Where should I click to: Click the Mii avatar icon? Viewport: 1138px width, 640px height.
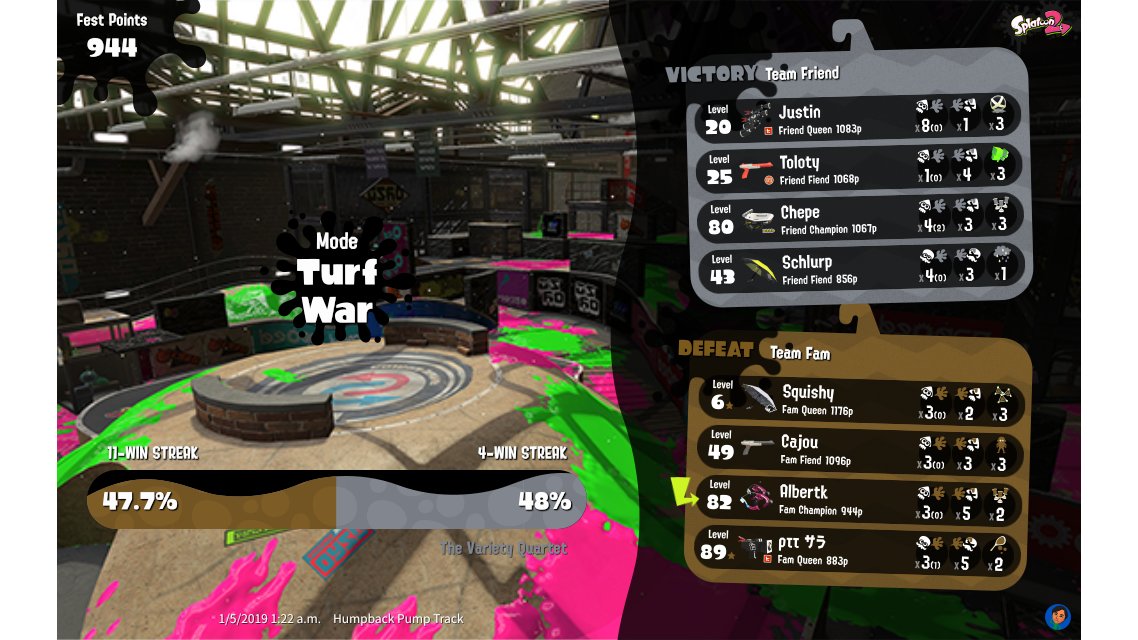[1058, 616]
